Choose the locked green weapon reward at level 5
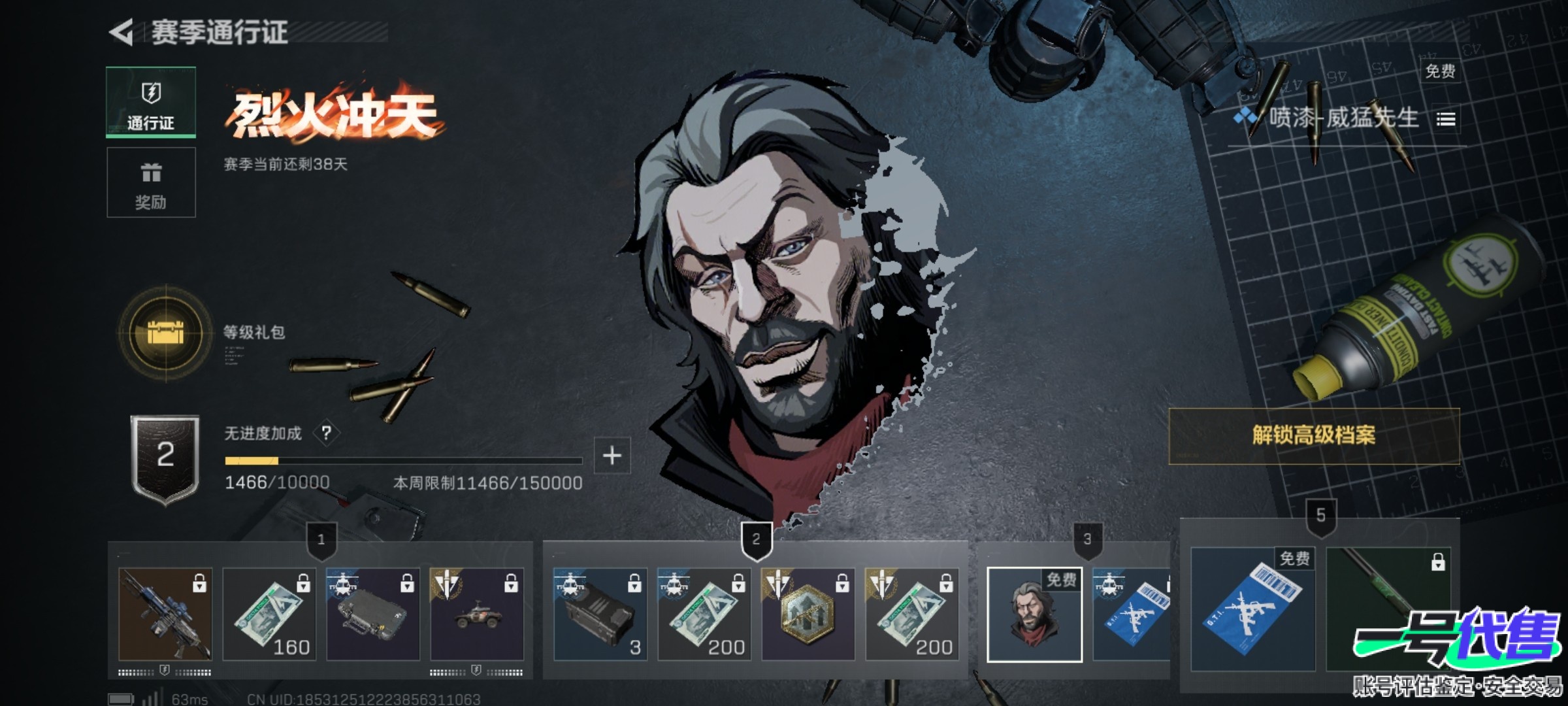 tap(1388, 609)
